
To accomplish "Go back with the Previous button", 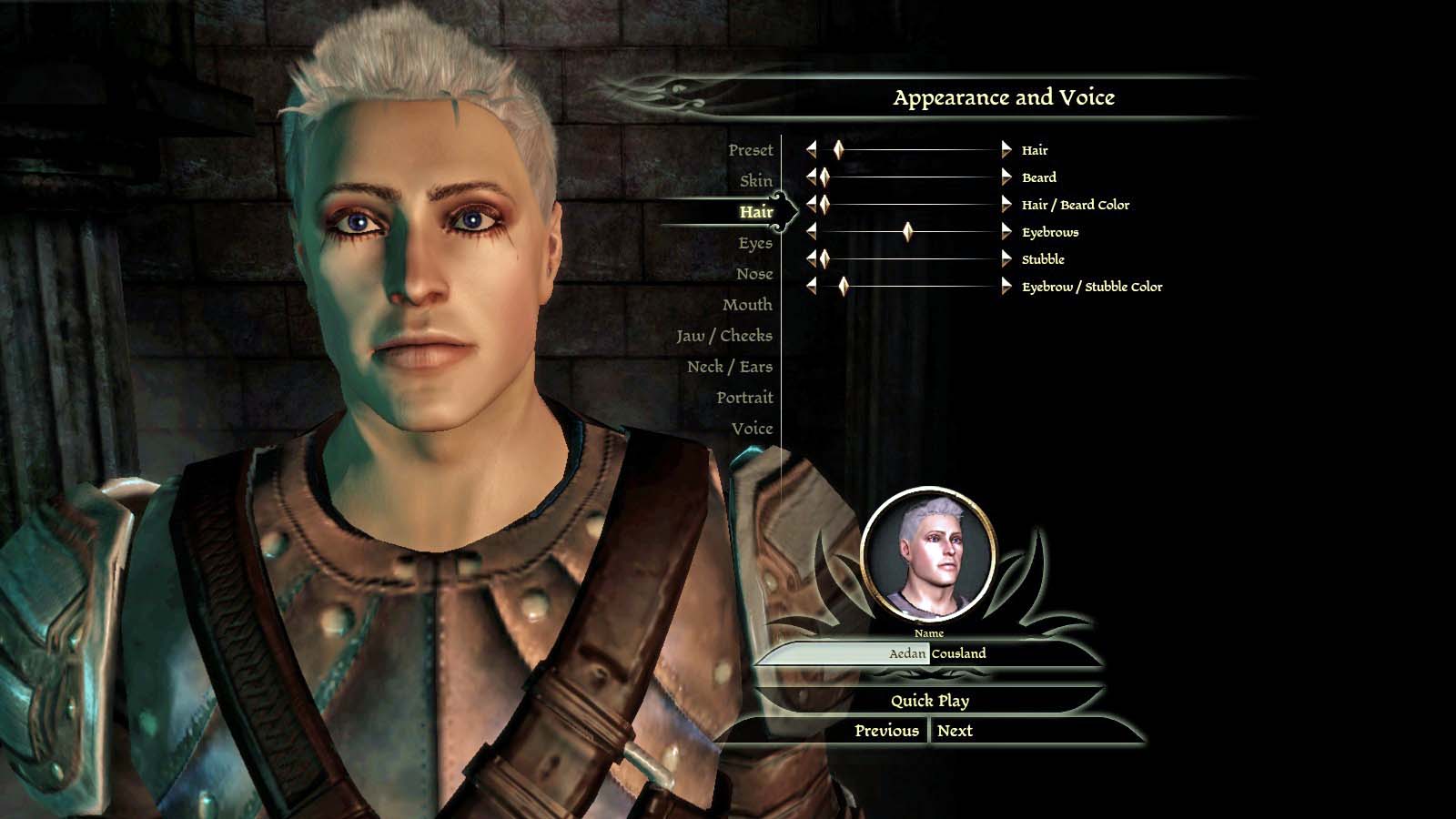I will click(x=886, y=731).
